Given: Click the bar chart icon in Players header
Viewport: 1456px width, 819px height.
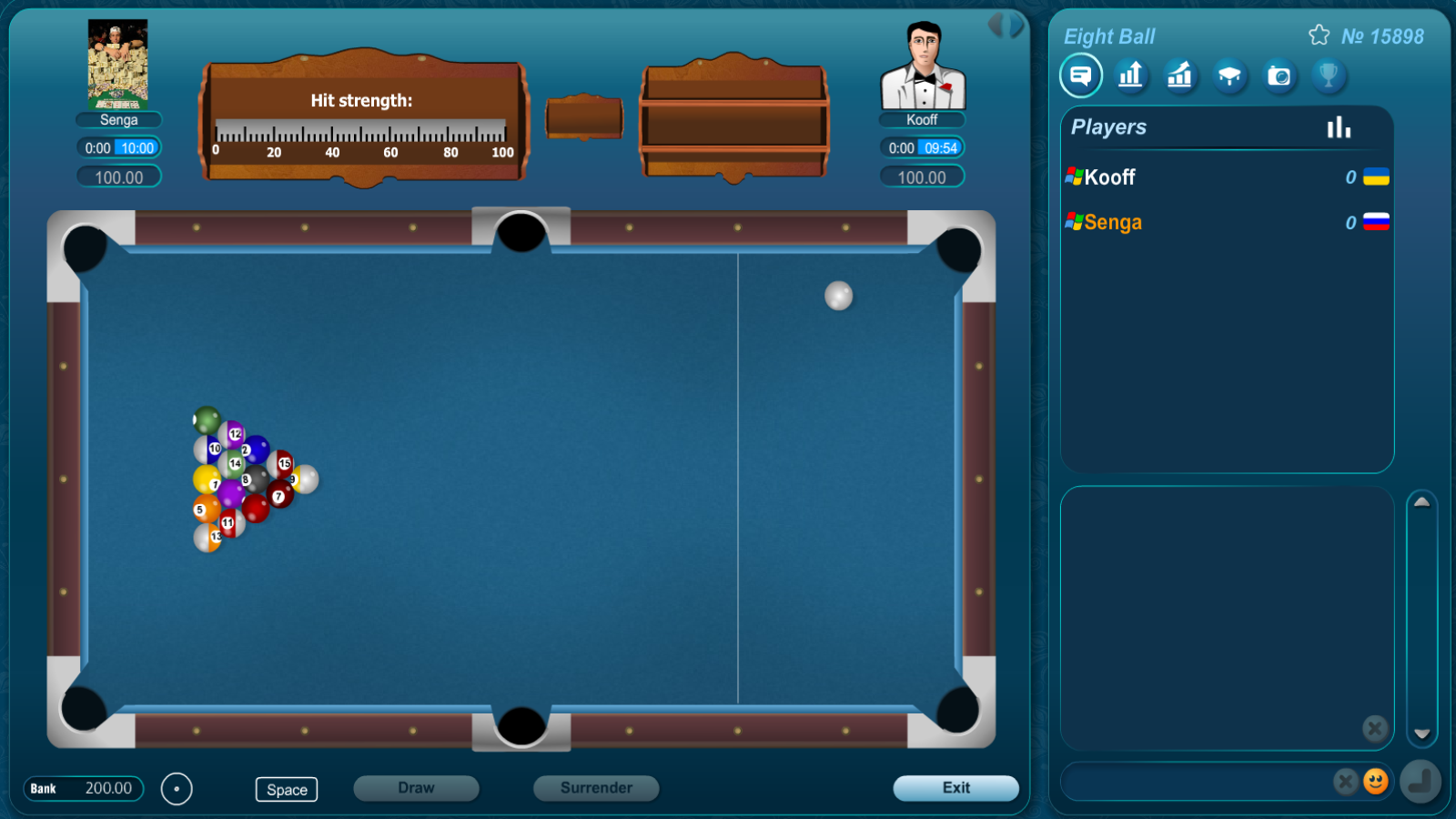Looking at the screenshot, I should 1340,128.
